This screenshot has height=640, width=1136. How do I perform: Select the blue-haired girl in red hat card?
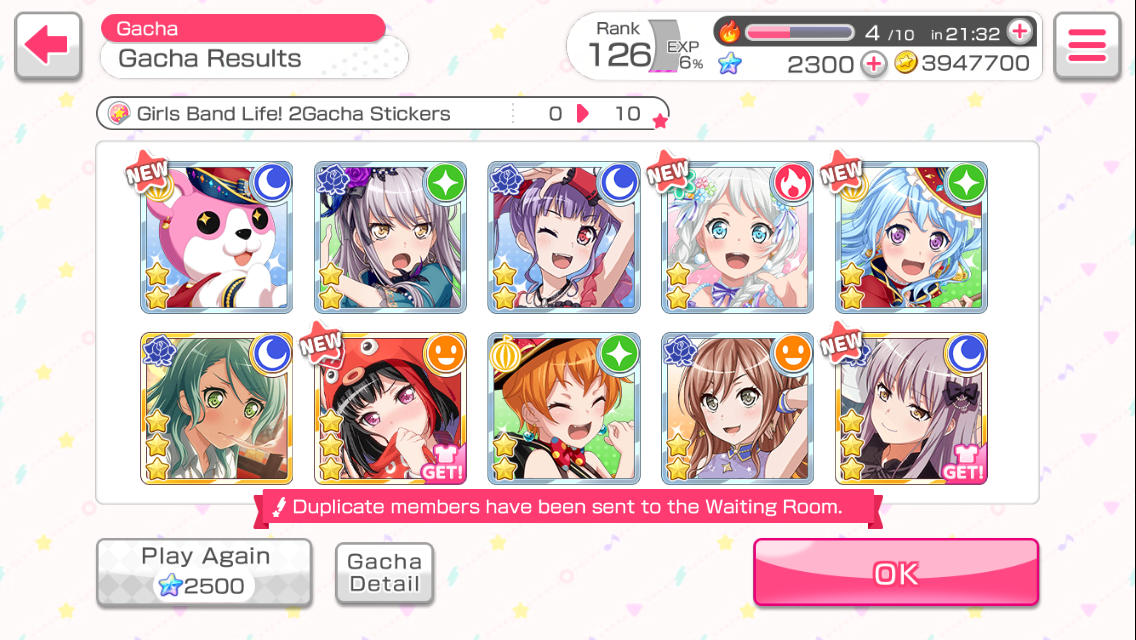[911, 238]
